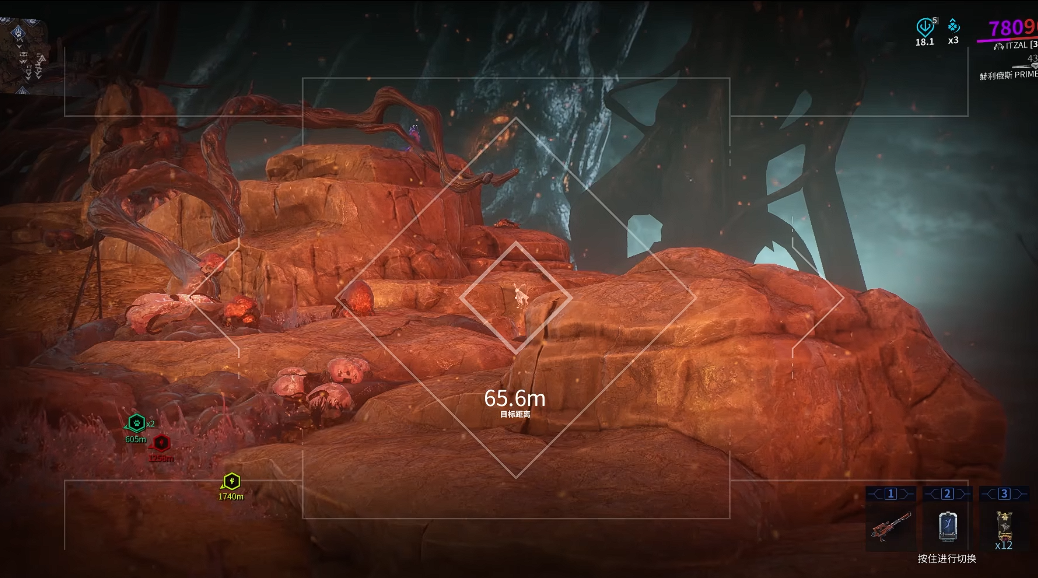Click the yellow 1740m waypoint marker
The width and height of the screenshot is (1038, 578).
tap(232, 481)
